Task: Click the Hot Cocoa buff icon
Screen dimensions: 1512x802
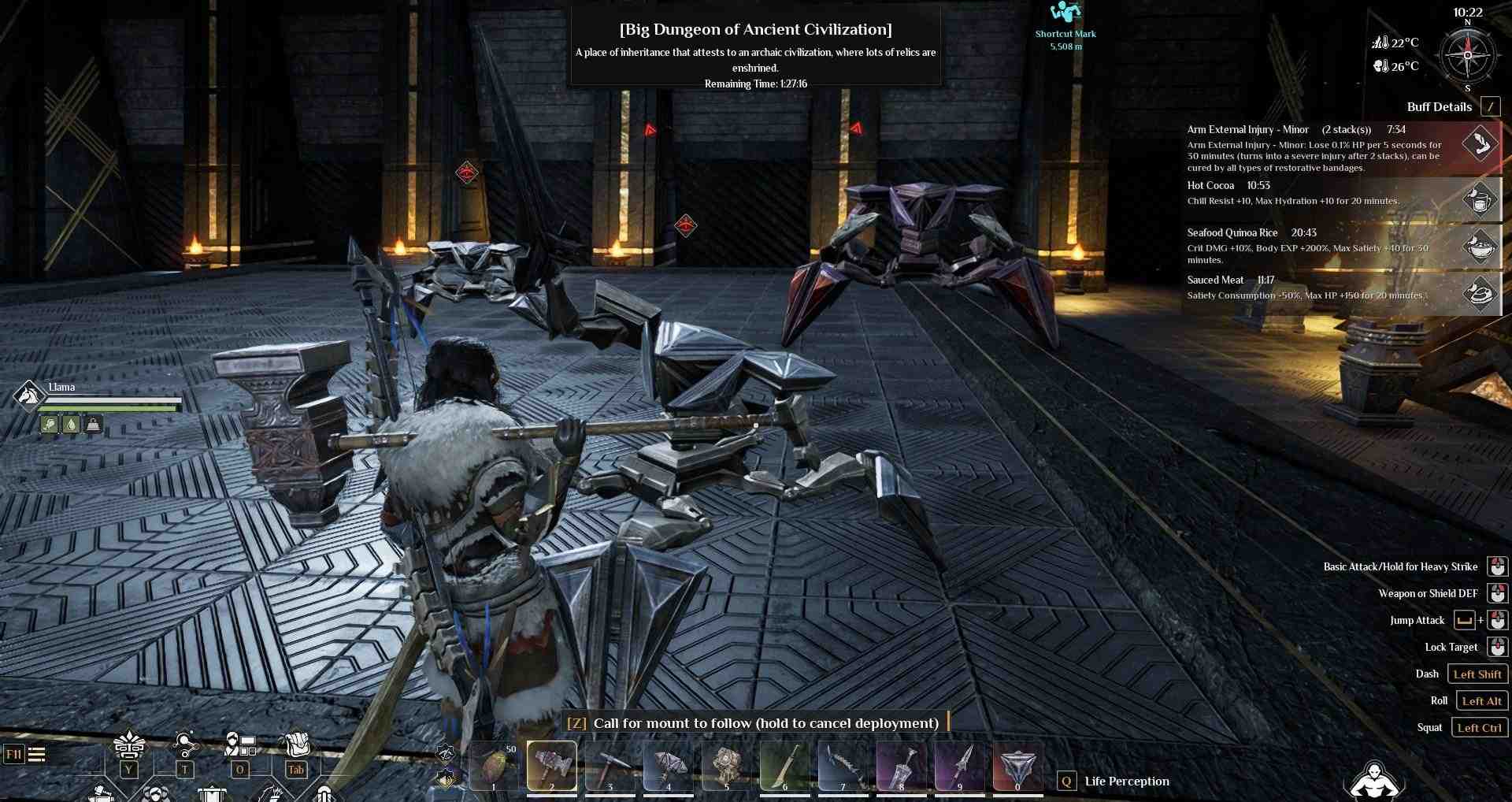Action: (1480, 199)
